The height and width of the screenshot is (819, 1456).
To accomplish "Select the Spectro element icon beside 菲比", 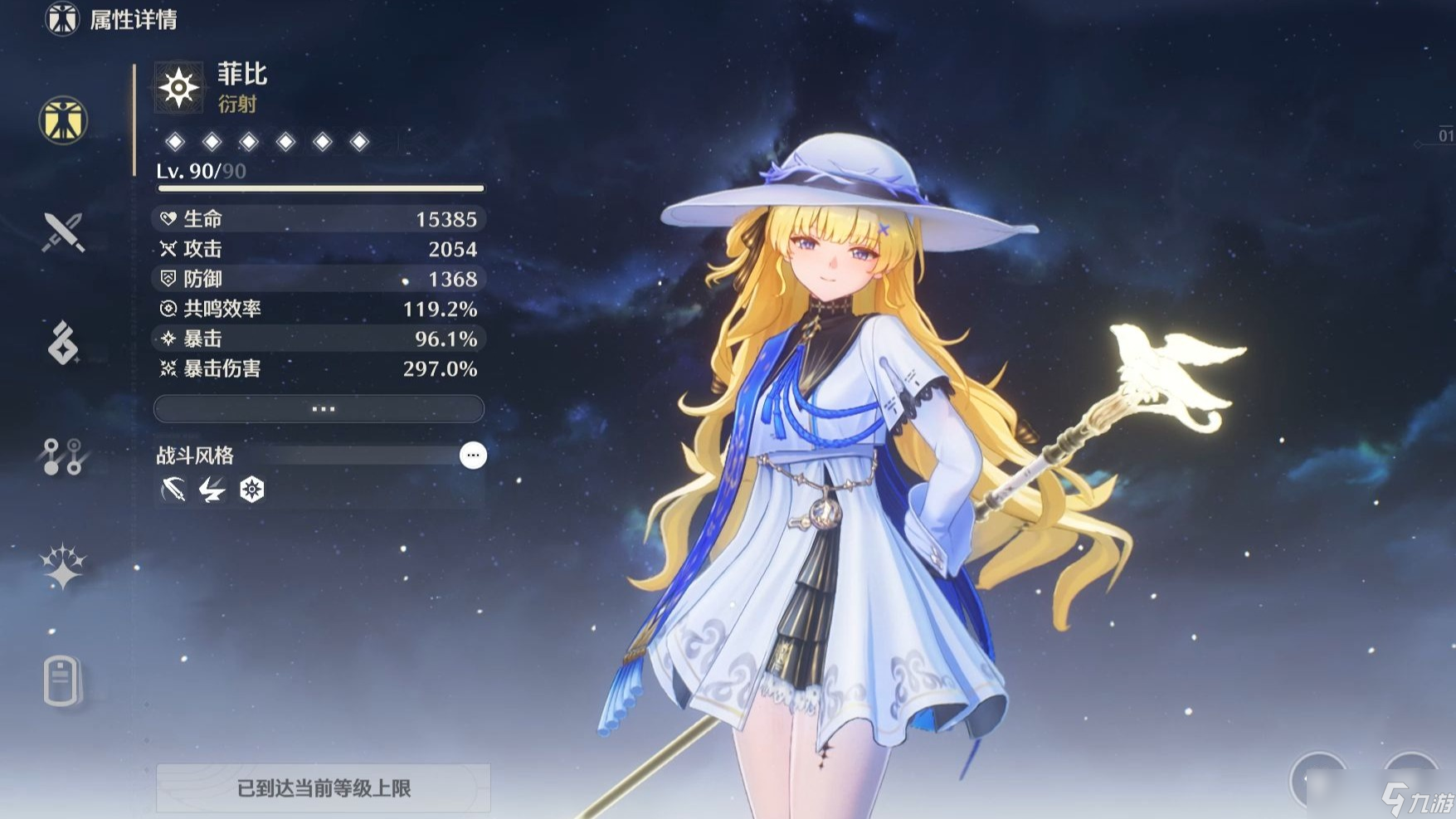I will 178,87.
